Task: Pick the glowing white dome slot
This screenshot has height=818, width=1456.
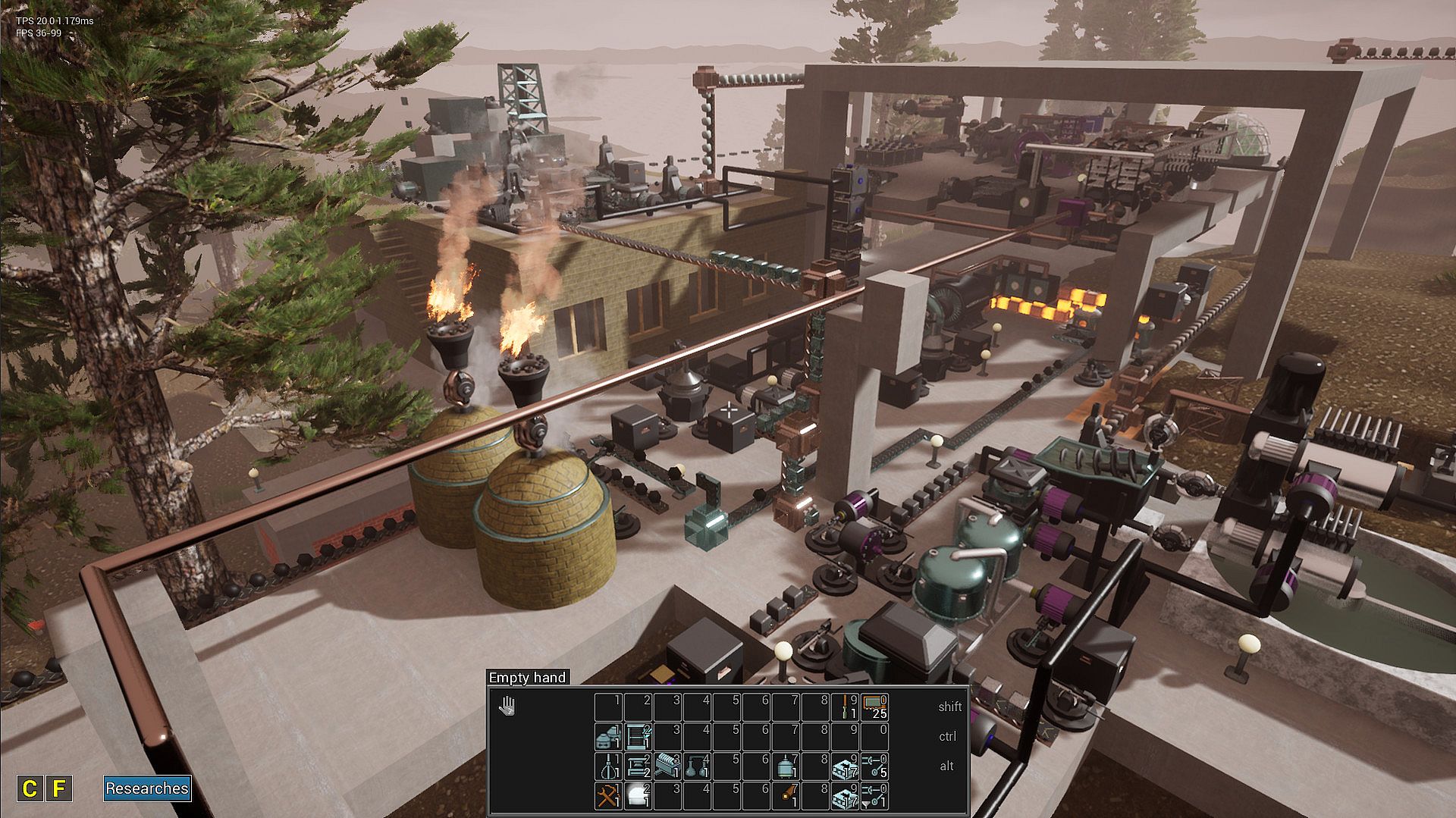Action: coord(637,796)
